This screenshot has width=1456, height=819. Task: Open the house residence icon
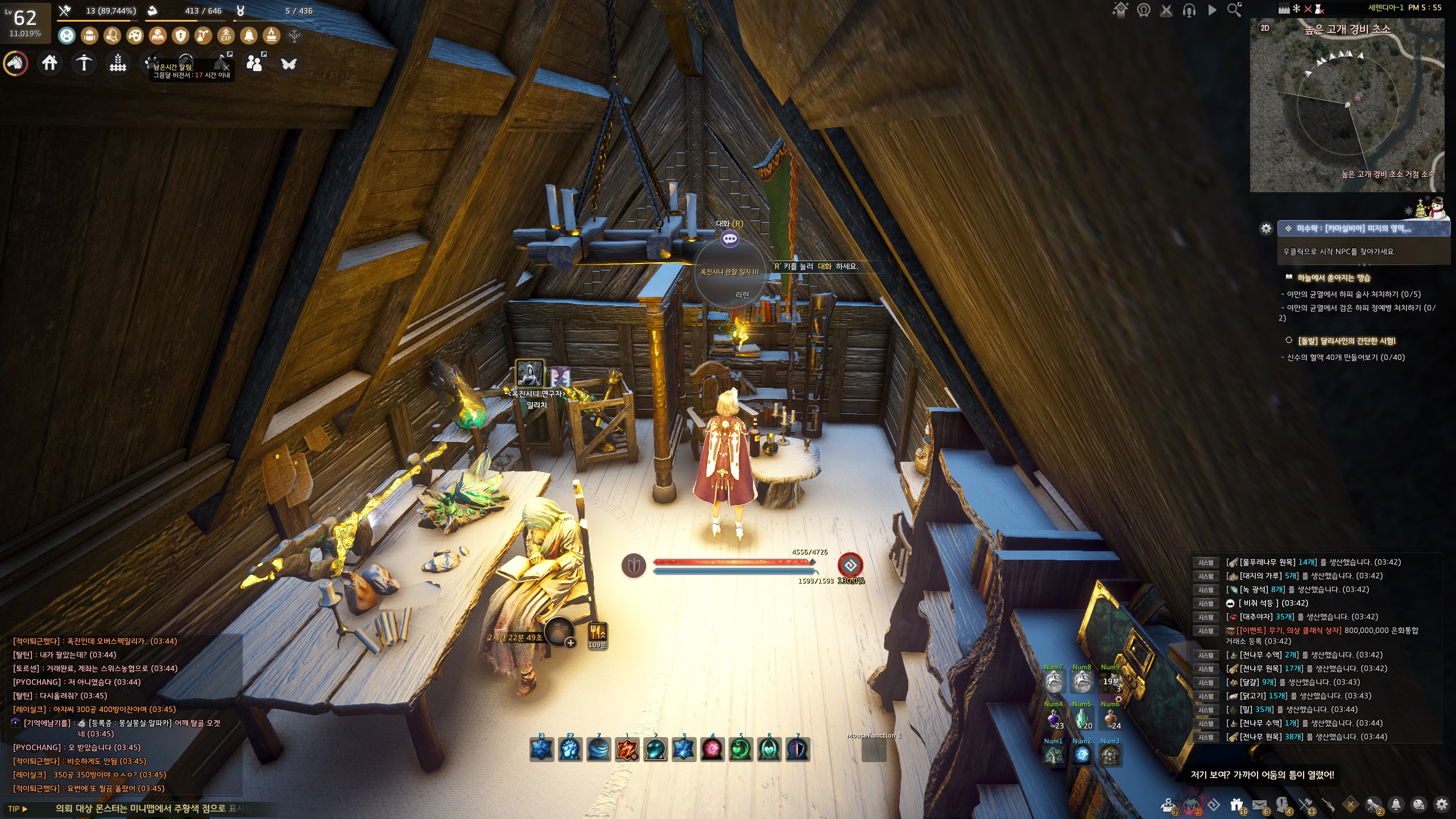point(50,63)
